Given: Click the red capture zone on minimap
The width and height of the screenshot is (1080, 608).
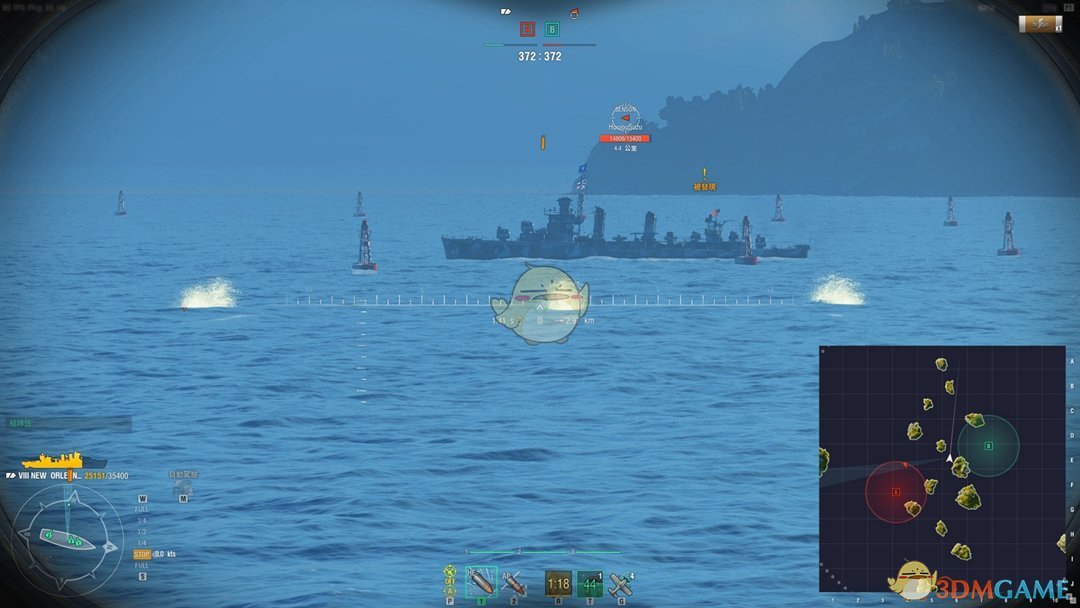Looking at the screenshot, I should [896, 492].
